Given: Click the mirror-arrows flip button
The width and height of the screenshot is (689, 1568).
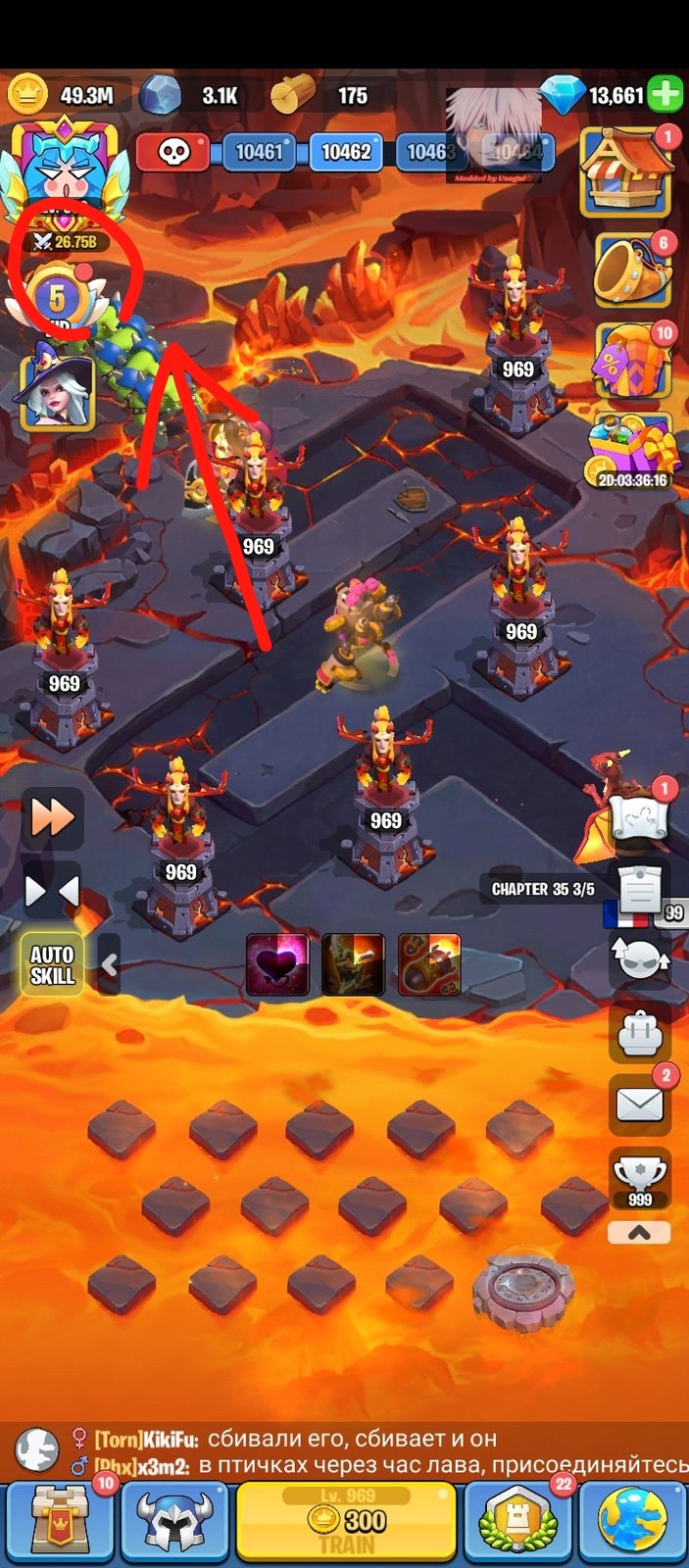Looking at the screenshot, I should 53,892.
